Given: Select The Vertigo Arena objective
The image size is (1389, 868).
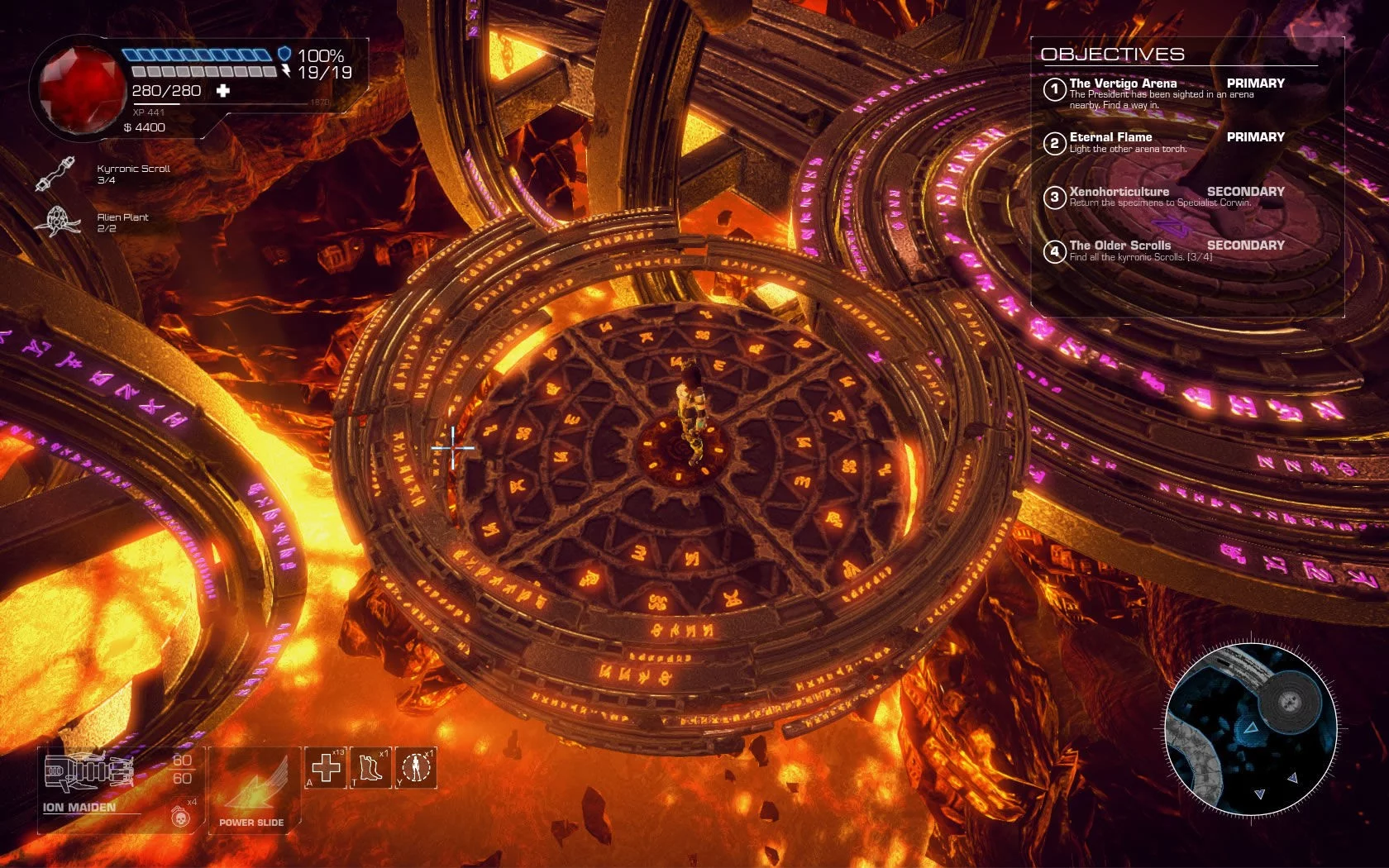Looking at the screenshot, I should (1123, 83).
